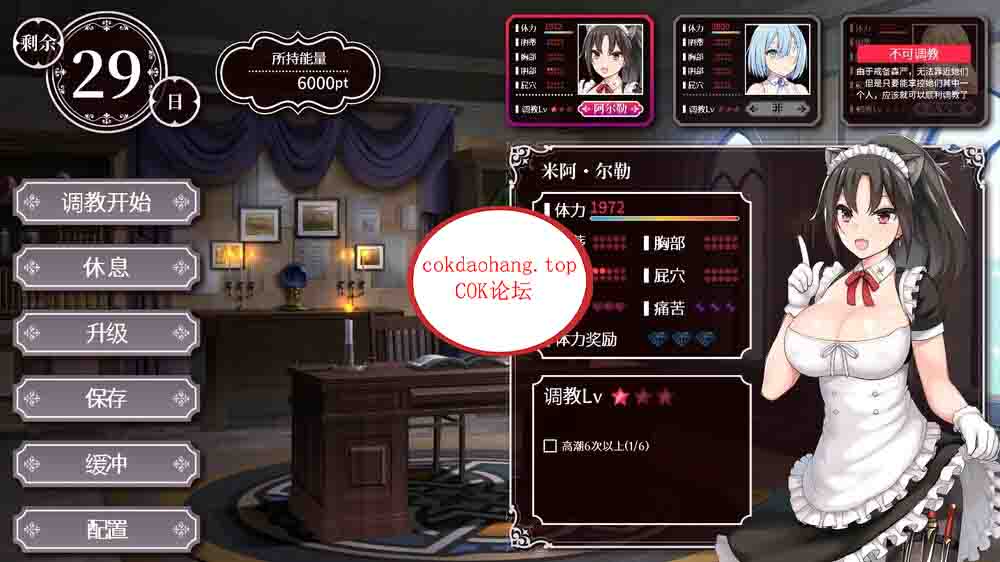The height and width of the screenshot is (562, 1000).
Task: Click the 保存 save button
Action: 106,398
